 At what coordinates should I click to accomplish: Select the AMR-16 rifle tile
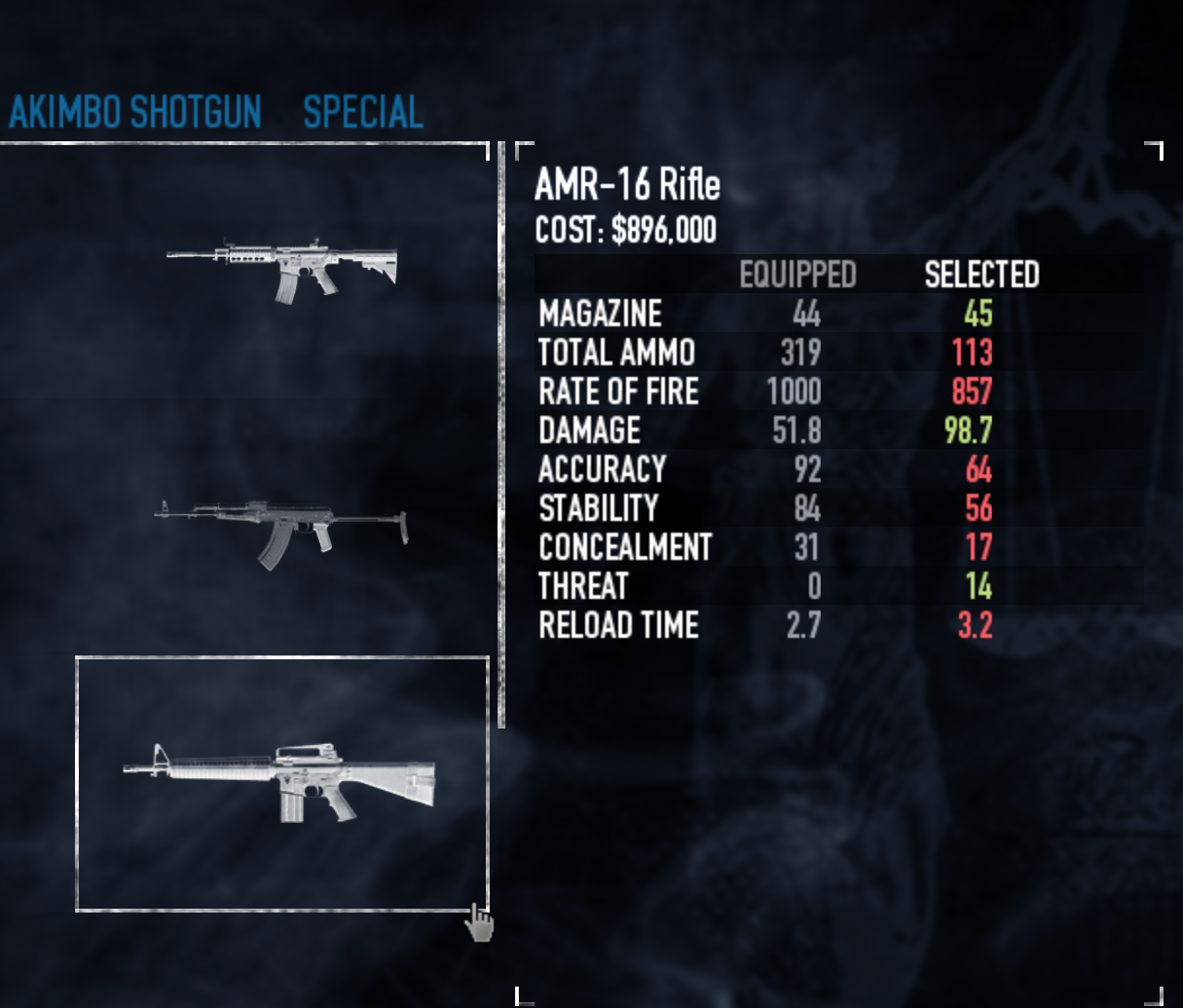[x=281, y=783]
